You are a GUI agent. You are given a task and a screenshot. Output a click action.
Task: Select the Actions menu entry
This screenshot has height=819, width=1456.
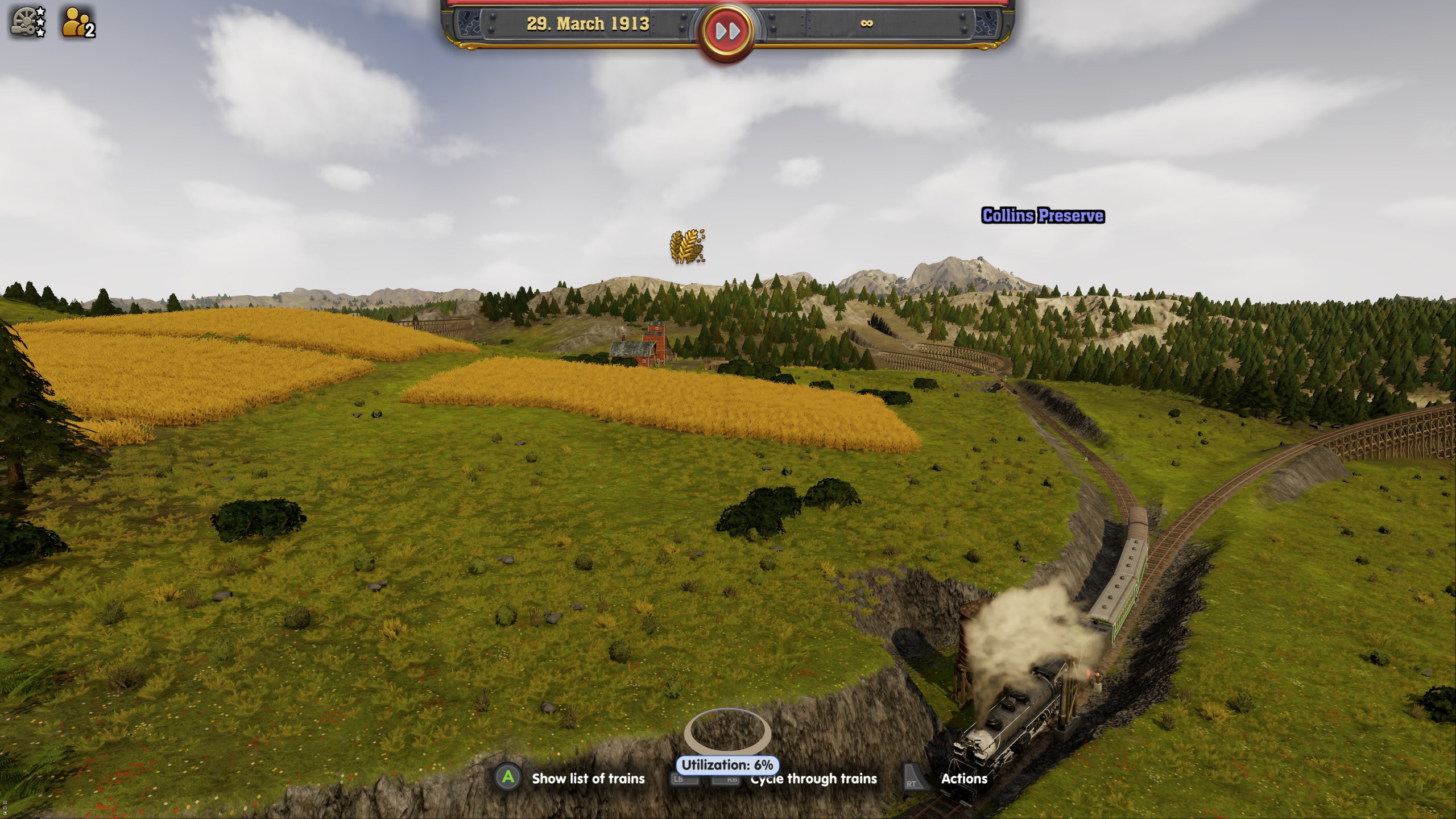[x=965, y=778]
